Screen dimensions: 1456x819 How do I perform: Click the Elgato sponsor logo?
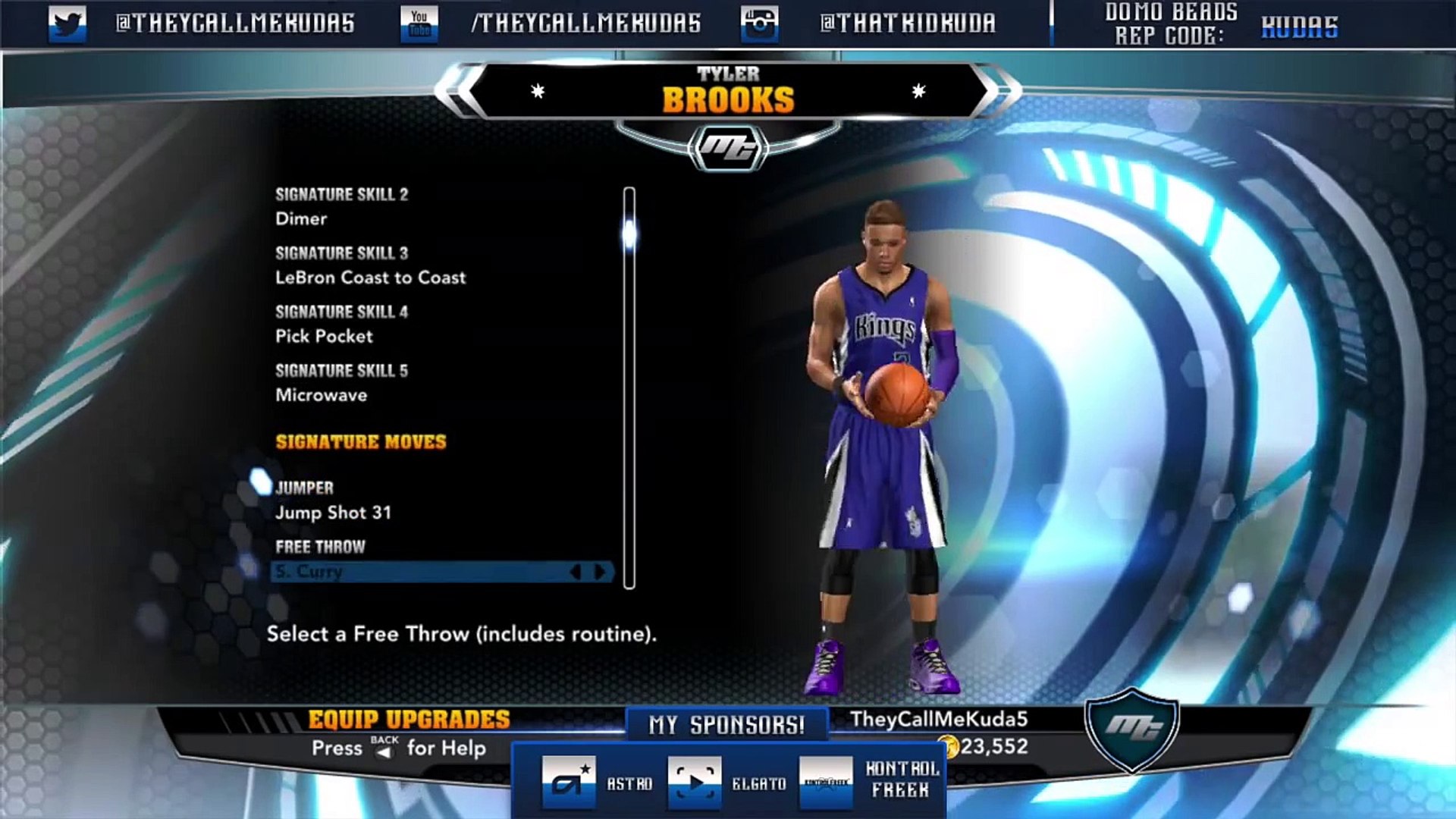pos(695,783)
